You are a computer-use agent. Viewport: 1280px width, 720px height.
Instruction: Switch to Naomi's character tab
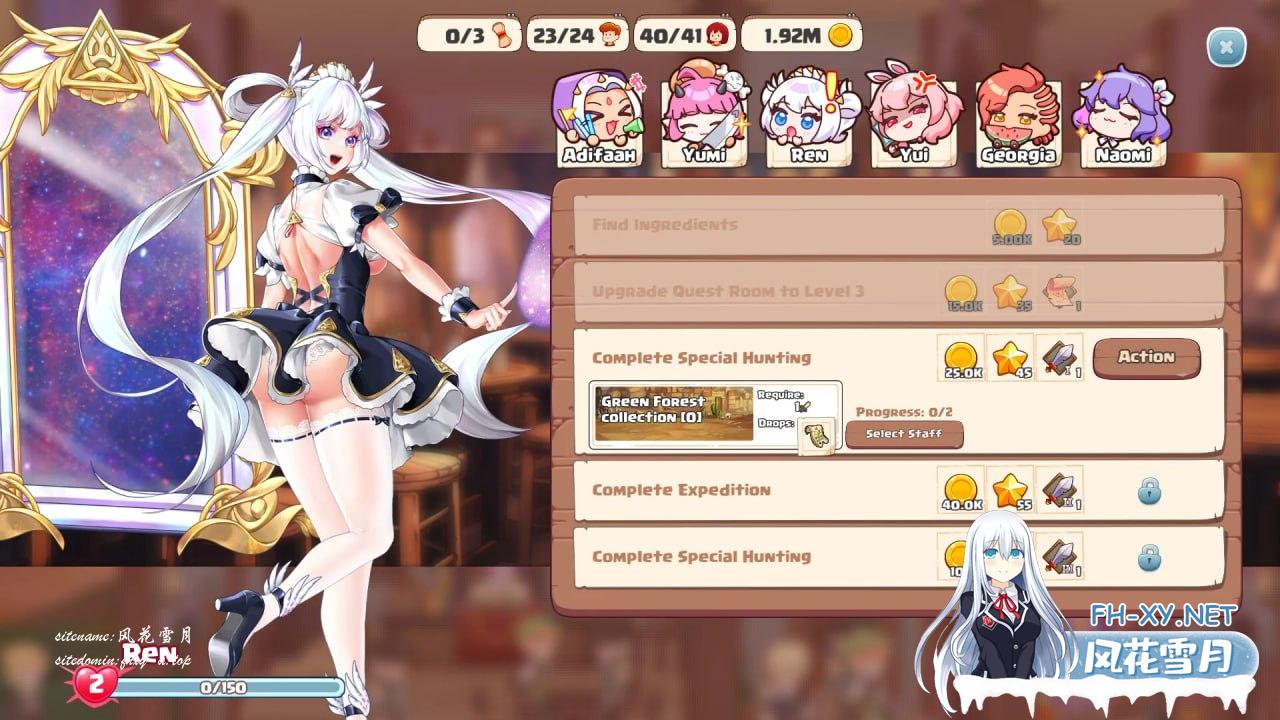(x=1123, y=120)
